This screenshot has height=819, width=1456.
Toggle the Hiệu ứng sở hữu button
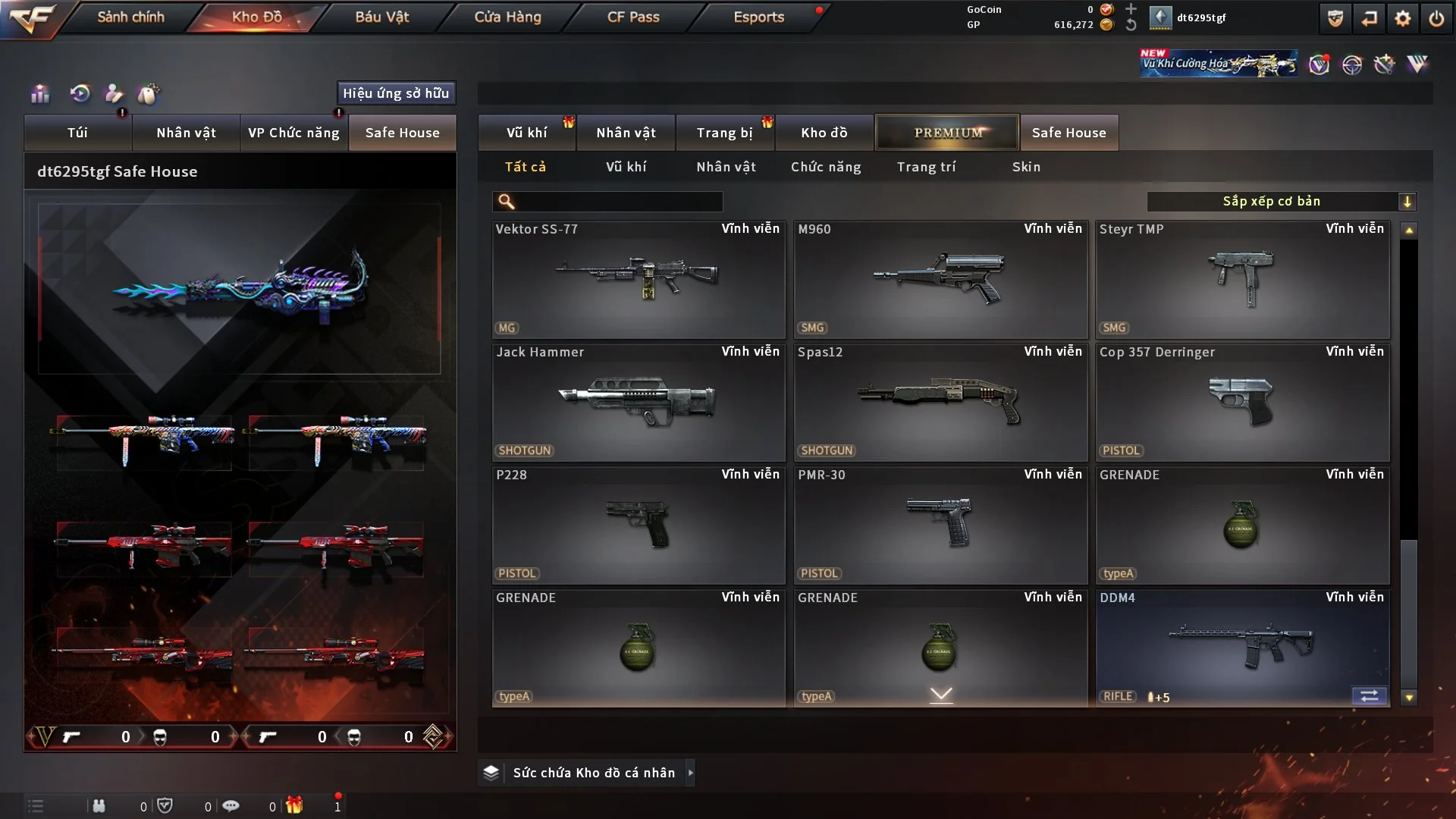coord(396,93)
